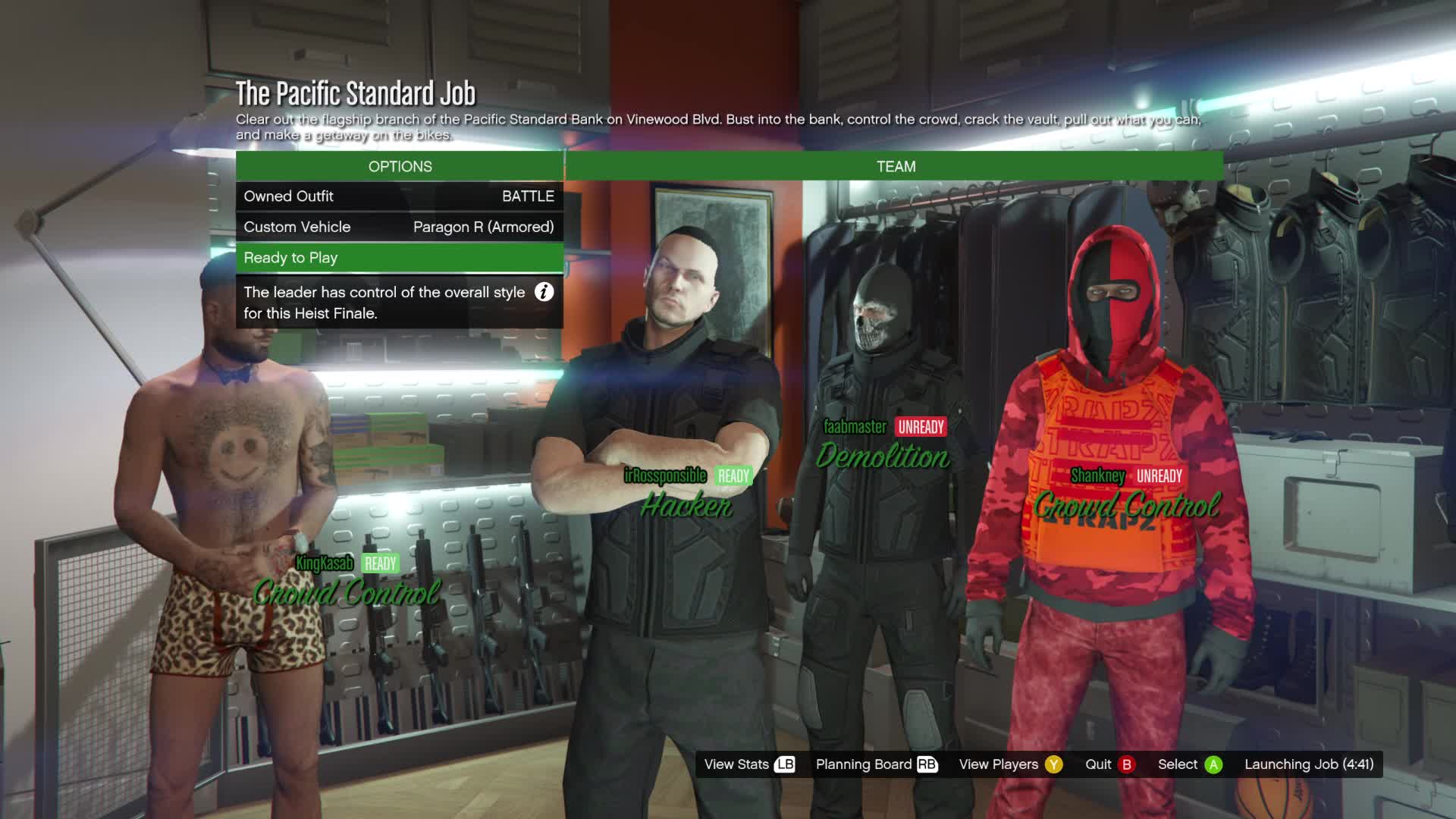This screenshot has height=819, width=1456.
Task: Select player irRossponsible's name tag
Action: tap(665, 476)
